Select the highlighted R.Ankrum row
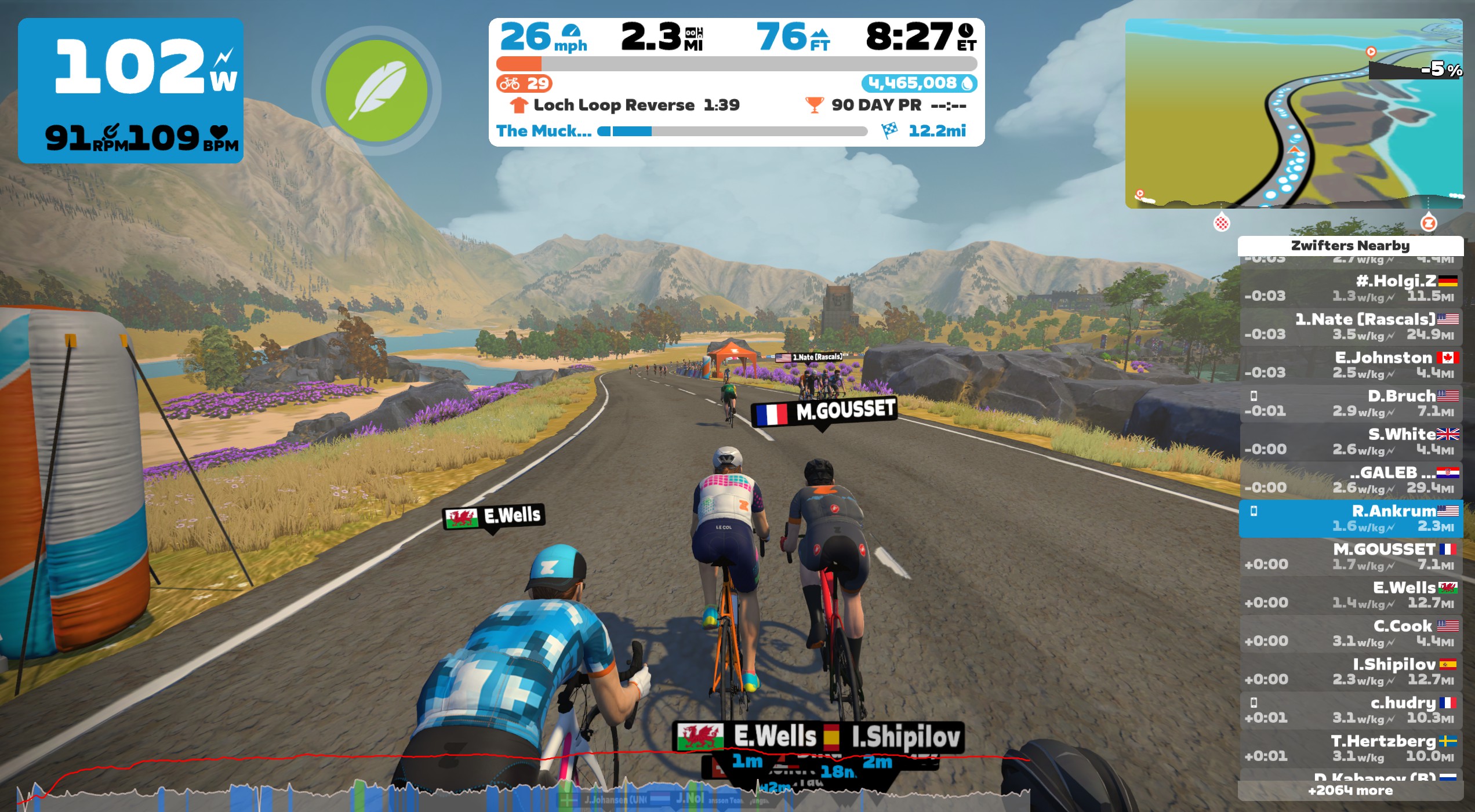The height and width of the screenshot is (812, 1475). (1350, 518)
